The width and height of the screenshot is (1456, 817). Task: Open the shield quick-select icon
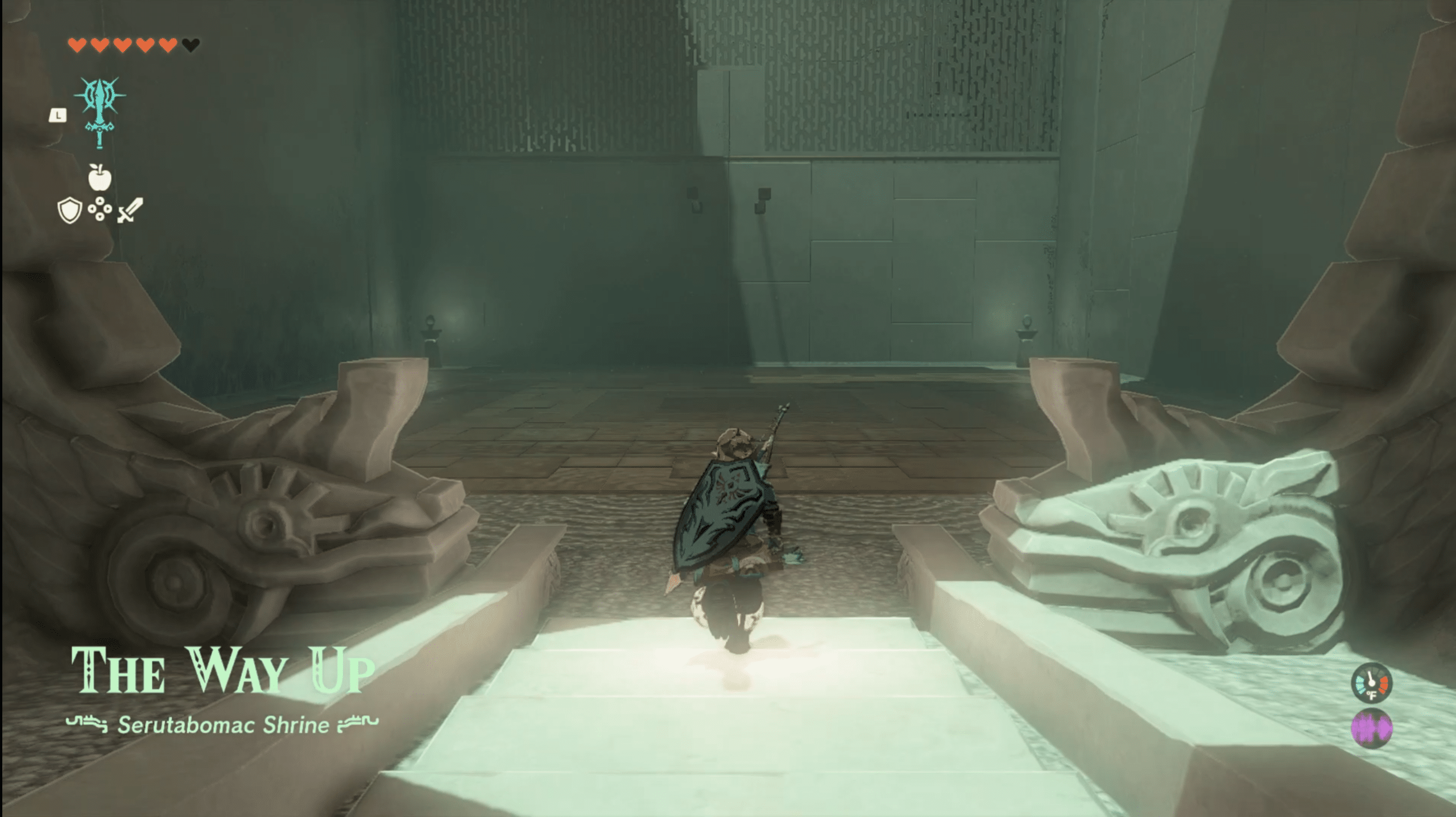pyautogui.click(x=69, y=211)
